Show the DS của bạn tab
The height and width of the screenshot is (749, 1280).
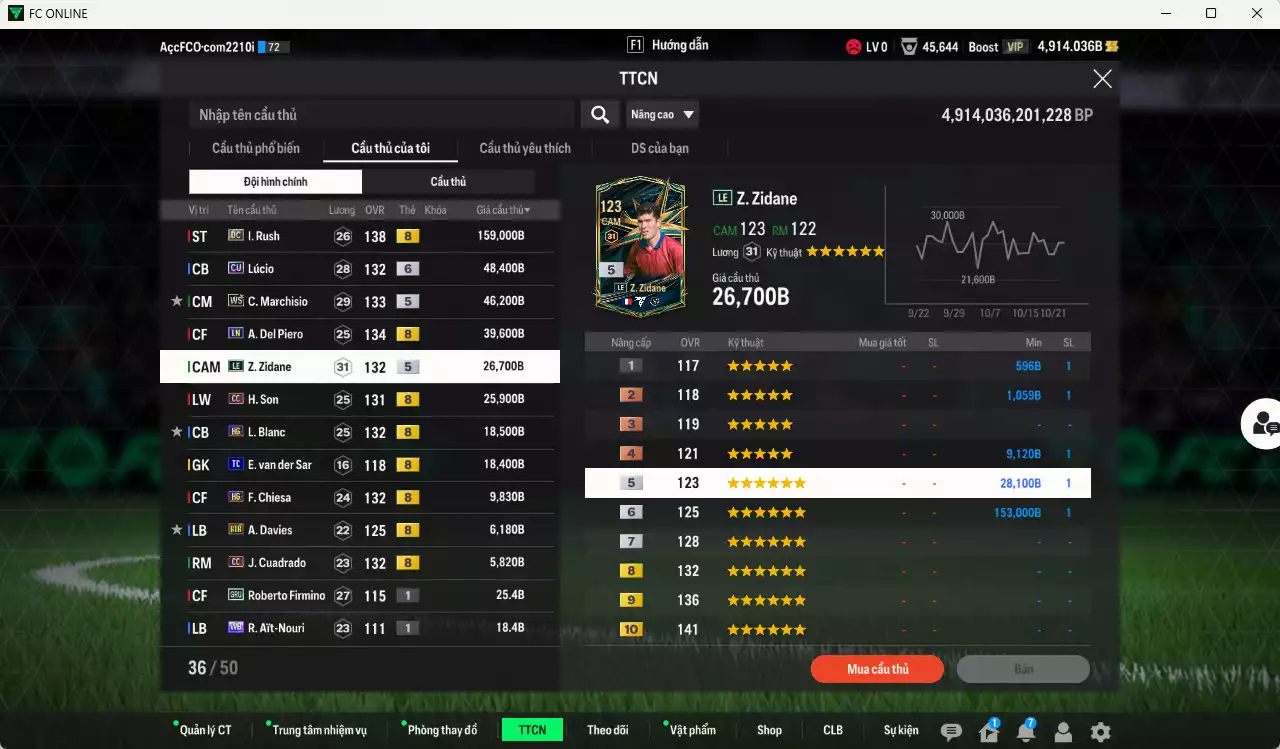659,149
